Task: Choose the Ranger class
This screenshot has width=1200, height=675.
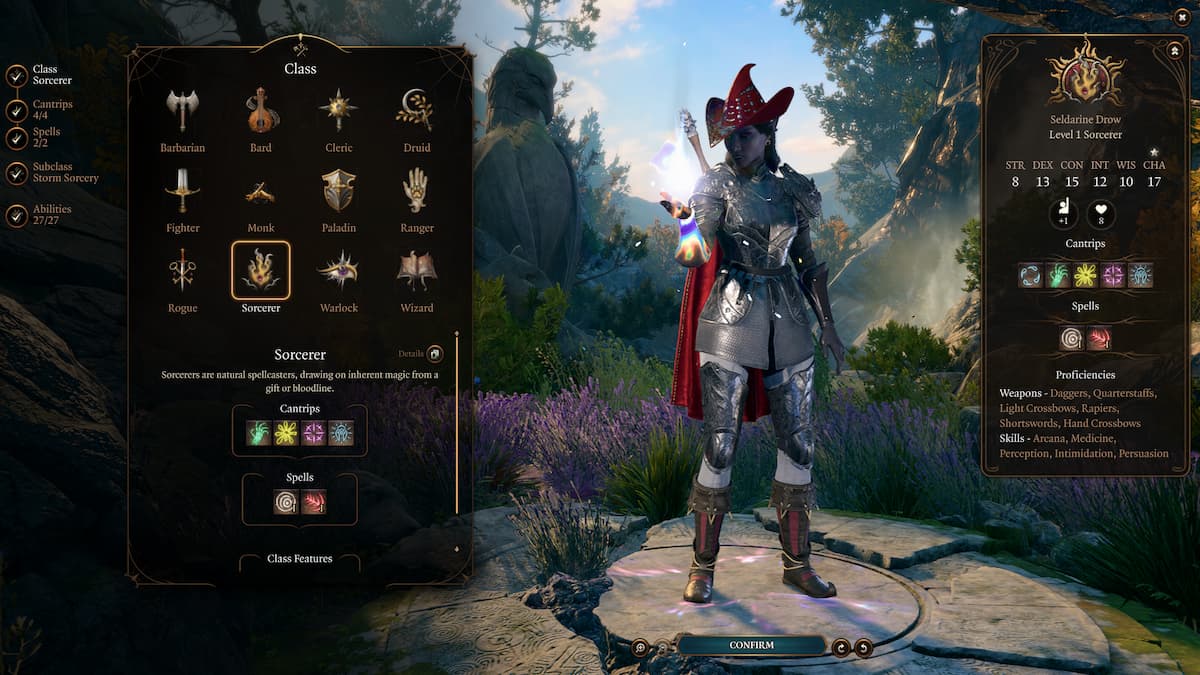Action: pyautogui.click(x=416, y=191)
